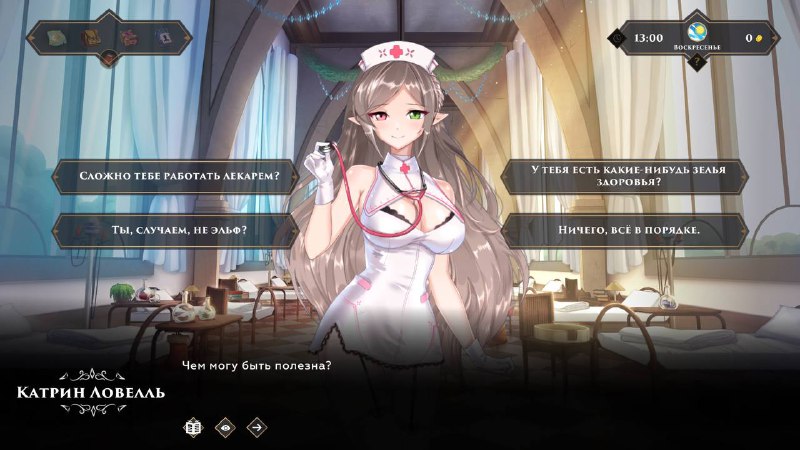This screenshot has height=450, width=800.
Task: Open the pale green map scroll icon
Action: tap(58, 38)
